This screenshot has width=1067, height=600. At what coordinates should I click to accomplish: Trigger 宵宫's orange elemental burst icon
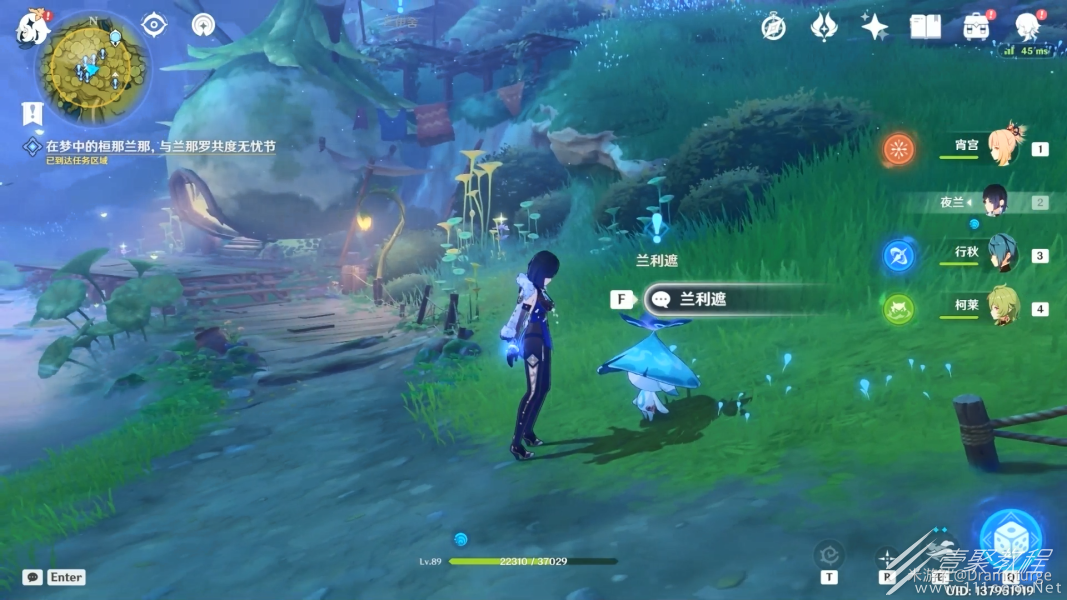899,149
